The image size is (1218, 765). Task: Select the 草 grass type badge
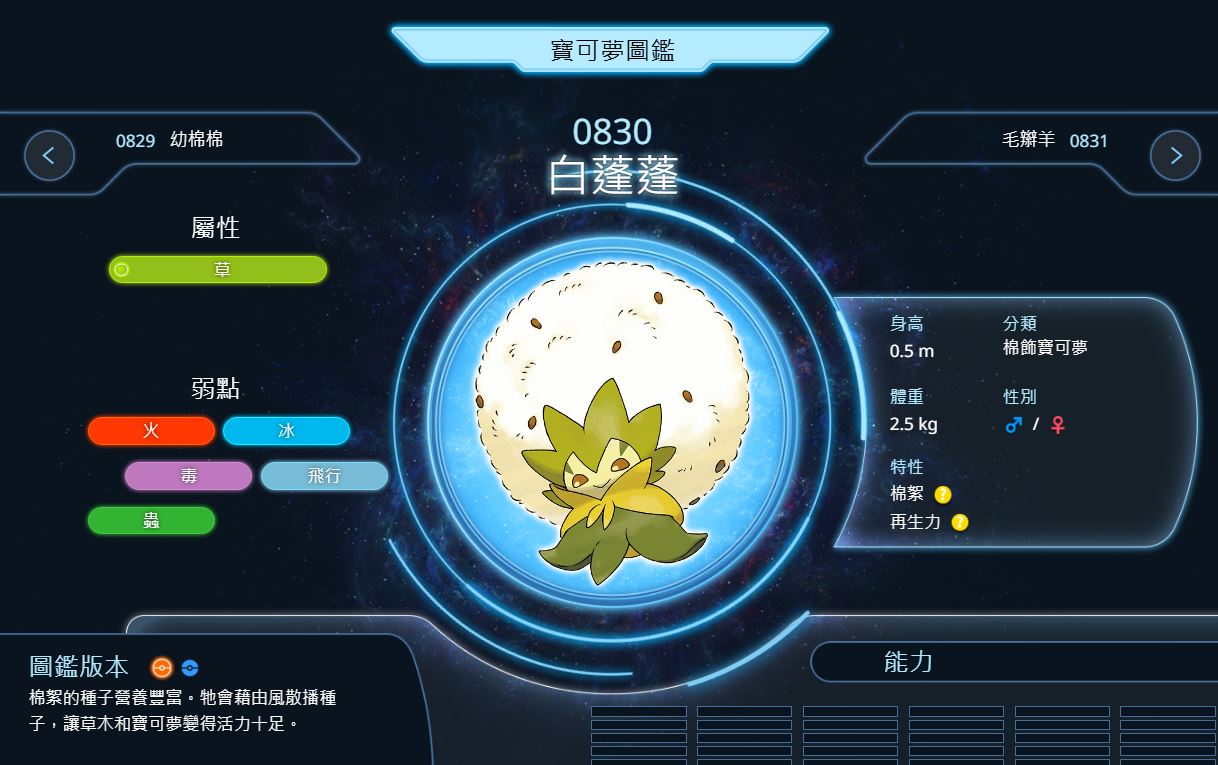218,270
